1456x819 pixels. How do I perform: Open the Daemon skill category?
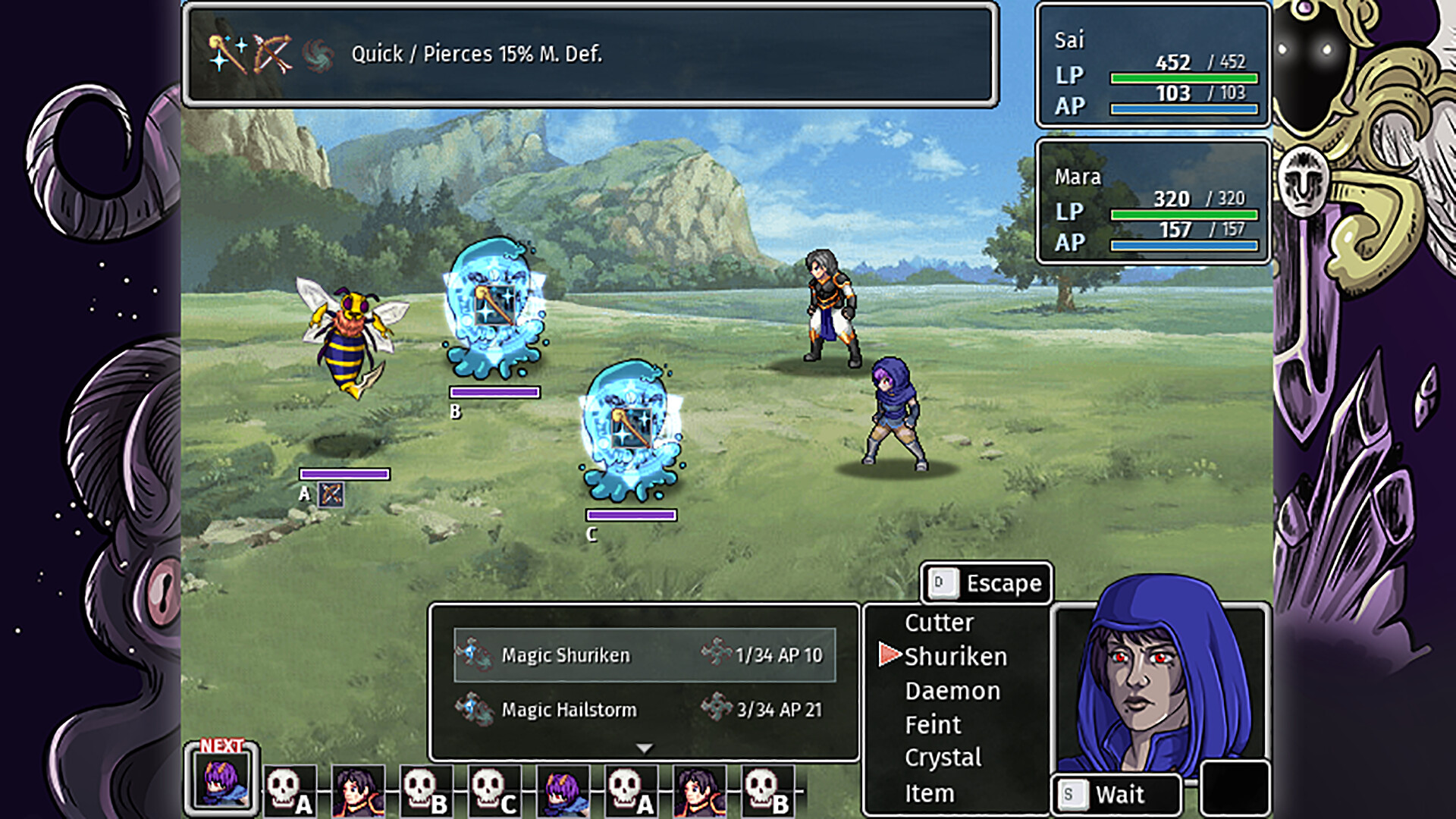(x=952, y=691)
